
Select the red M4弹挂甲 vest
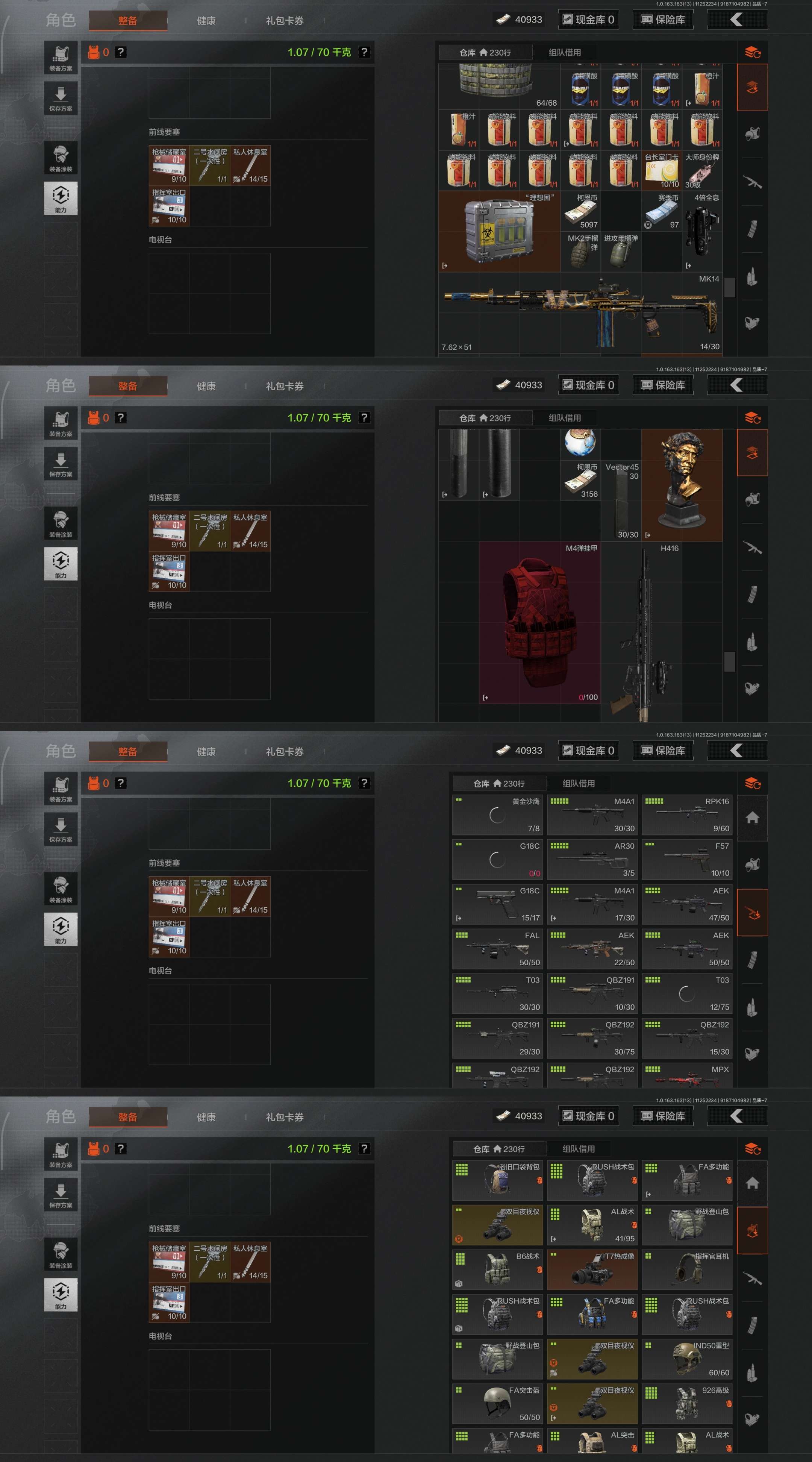[539, 623]
